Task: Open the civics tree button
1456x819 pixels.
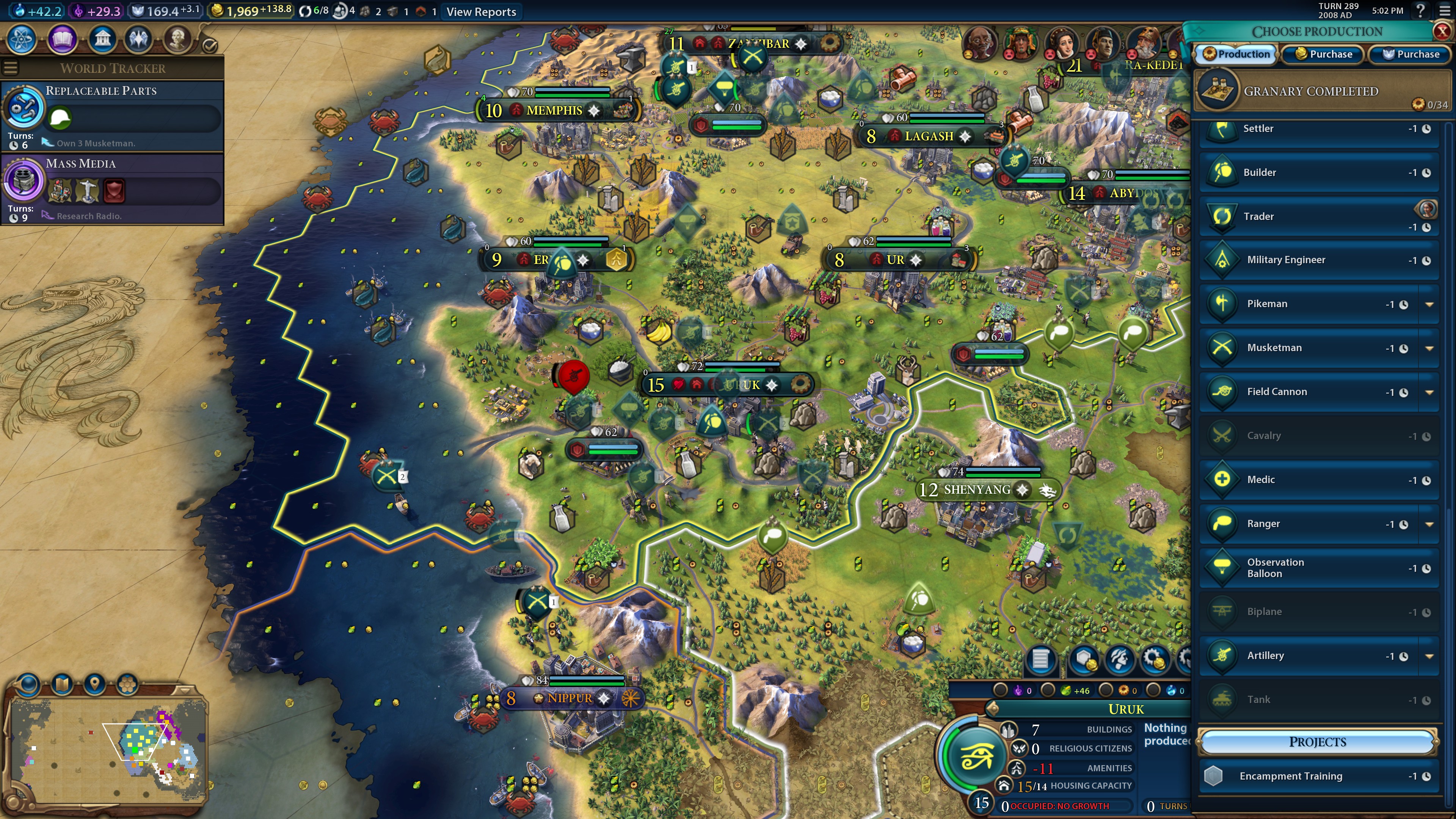Action: tap(62, 39)
